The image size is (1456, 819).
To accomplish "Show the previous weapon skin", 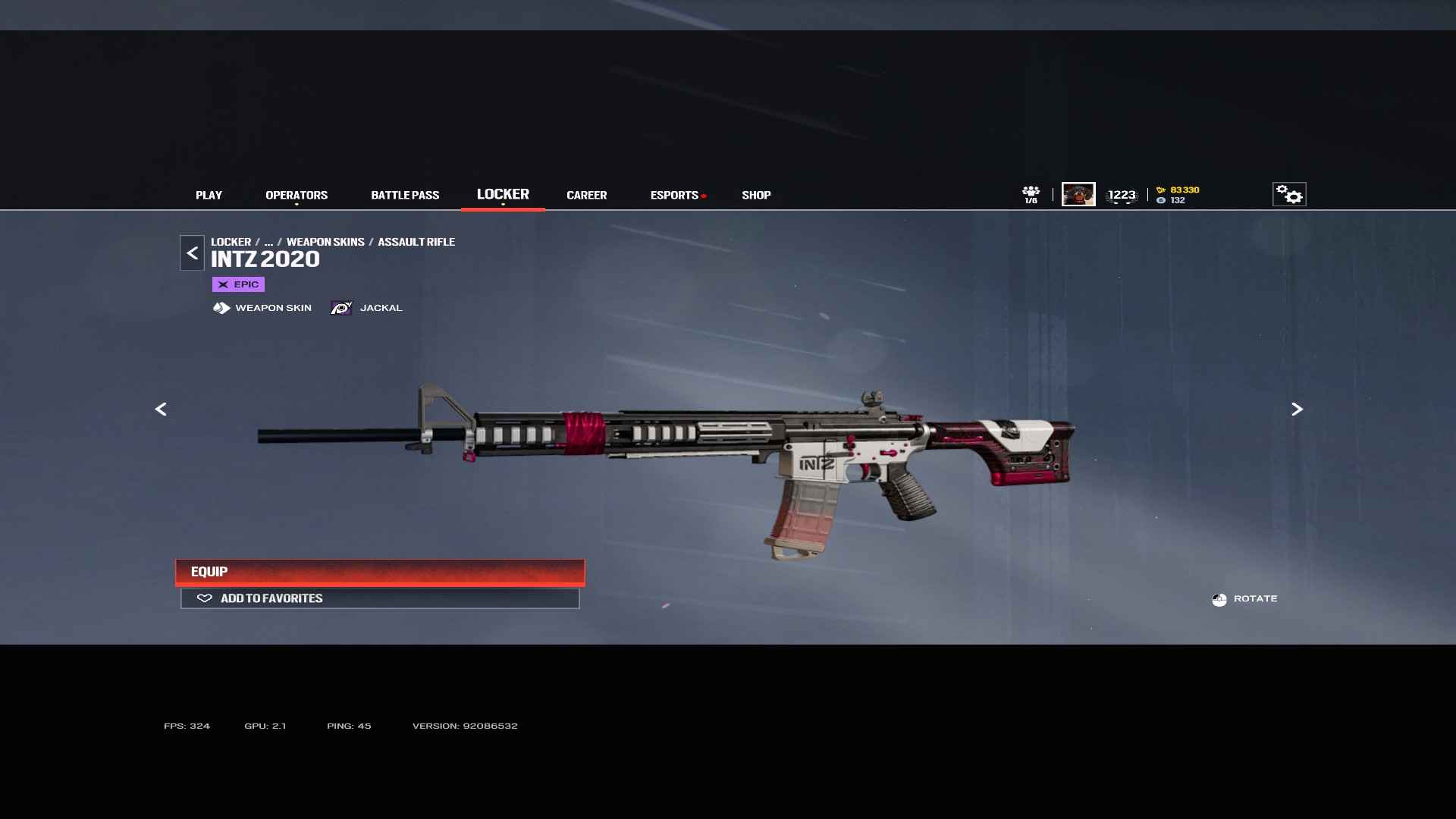I will [161, 409].
